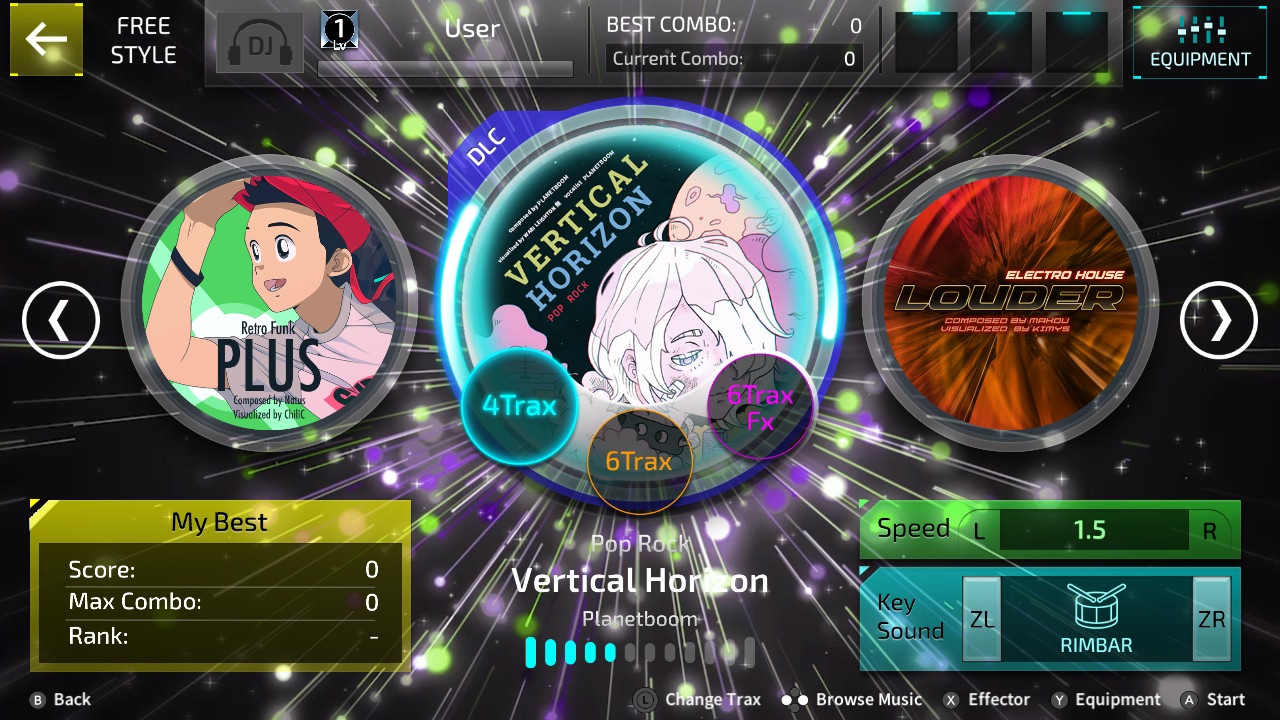
Task: Click the yellow back arrow icon
Action: coord(45,40)
